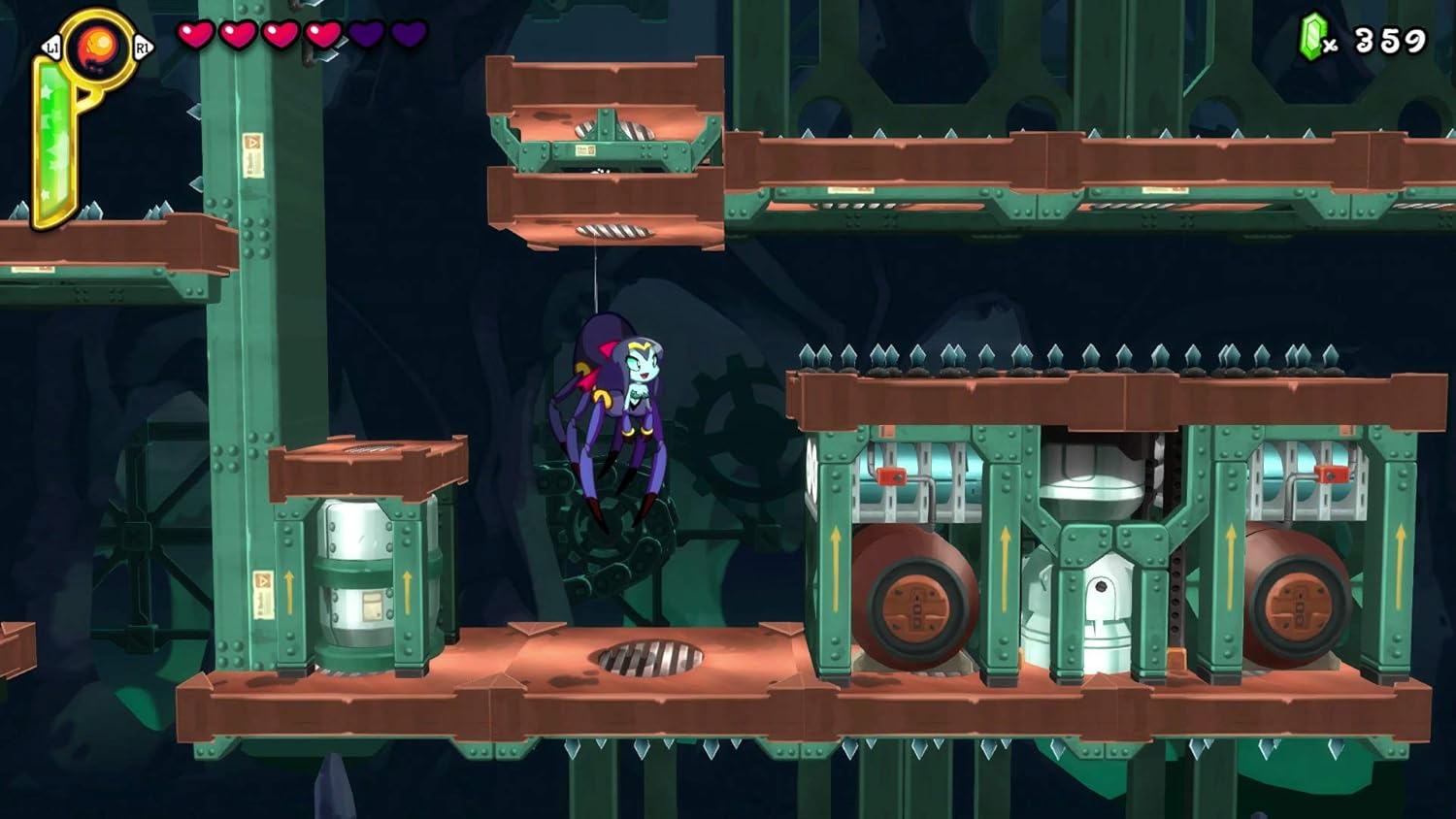
Task: Click the sticker label on the tall green pillar
Action: [253, 155]
